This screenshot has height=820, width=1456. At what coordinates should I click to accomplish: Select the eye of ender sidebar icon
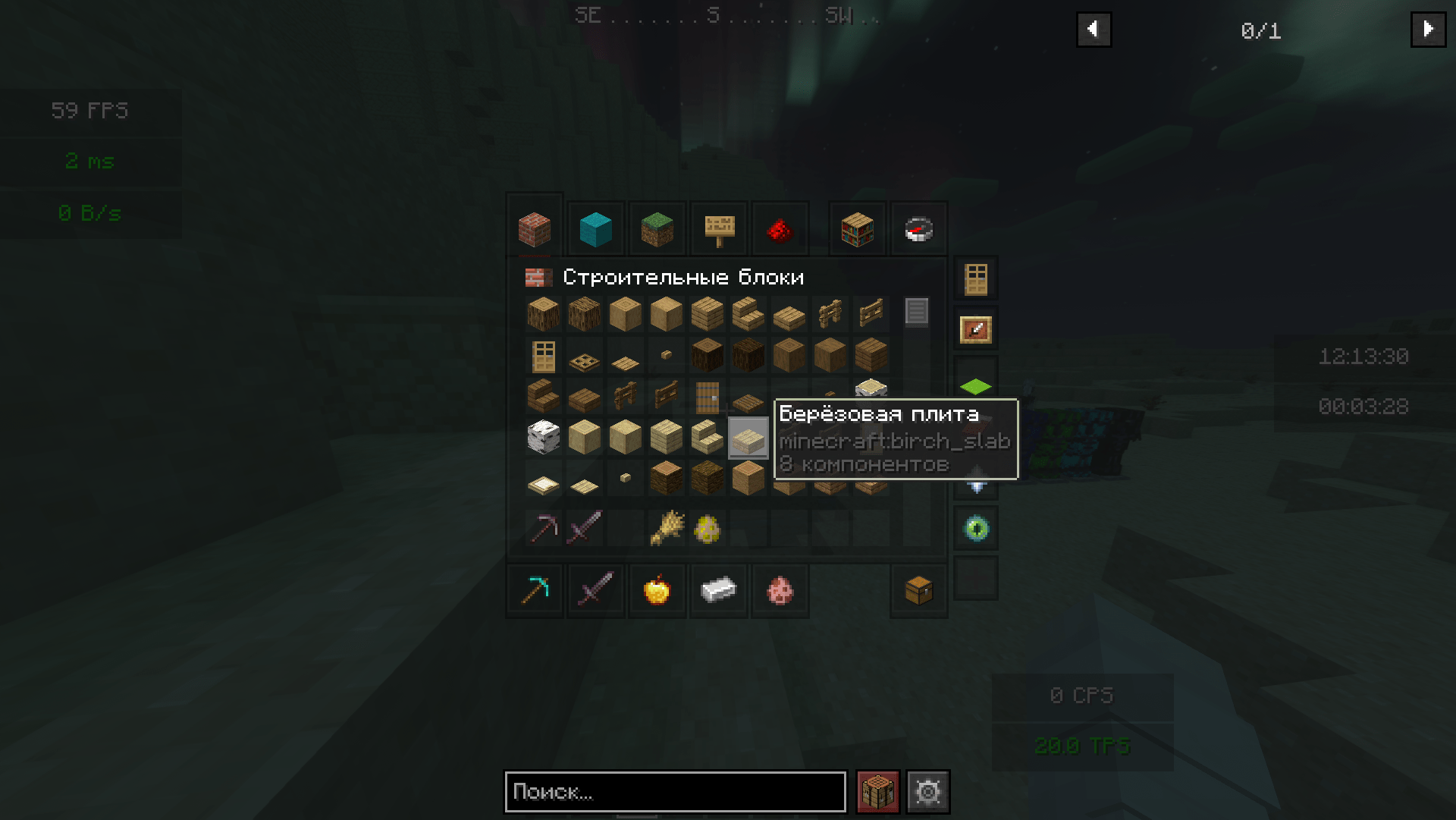tap(976, 529)
